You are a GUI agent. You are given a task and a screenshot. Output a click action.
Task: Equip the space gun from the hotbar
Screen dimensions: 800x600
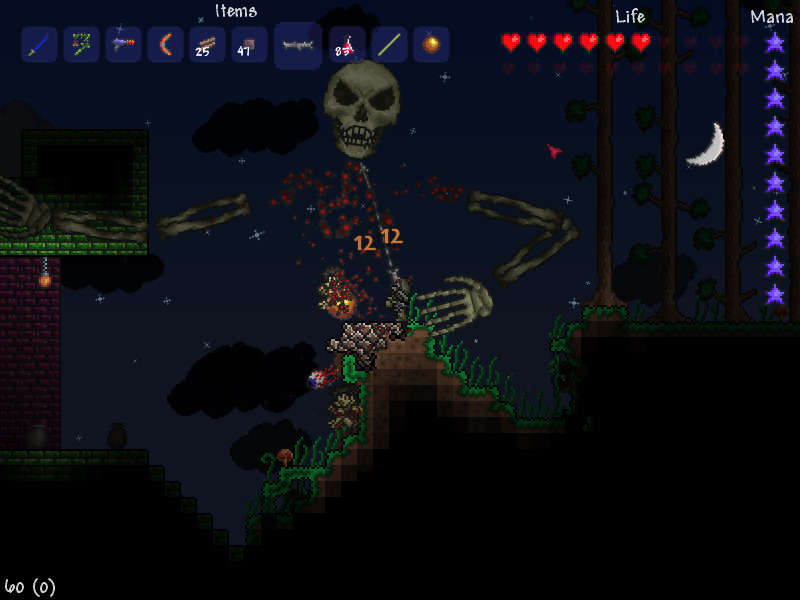point(124,45)
